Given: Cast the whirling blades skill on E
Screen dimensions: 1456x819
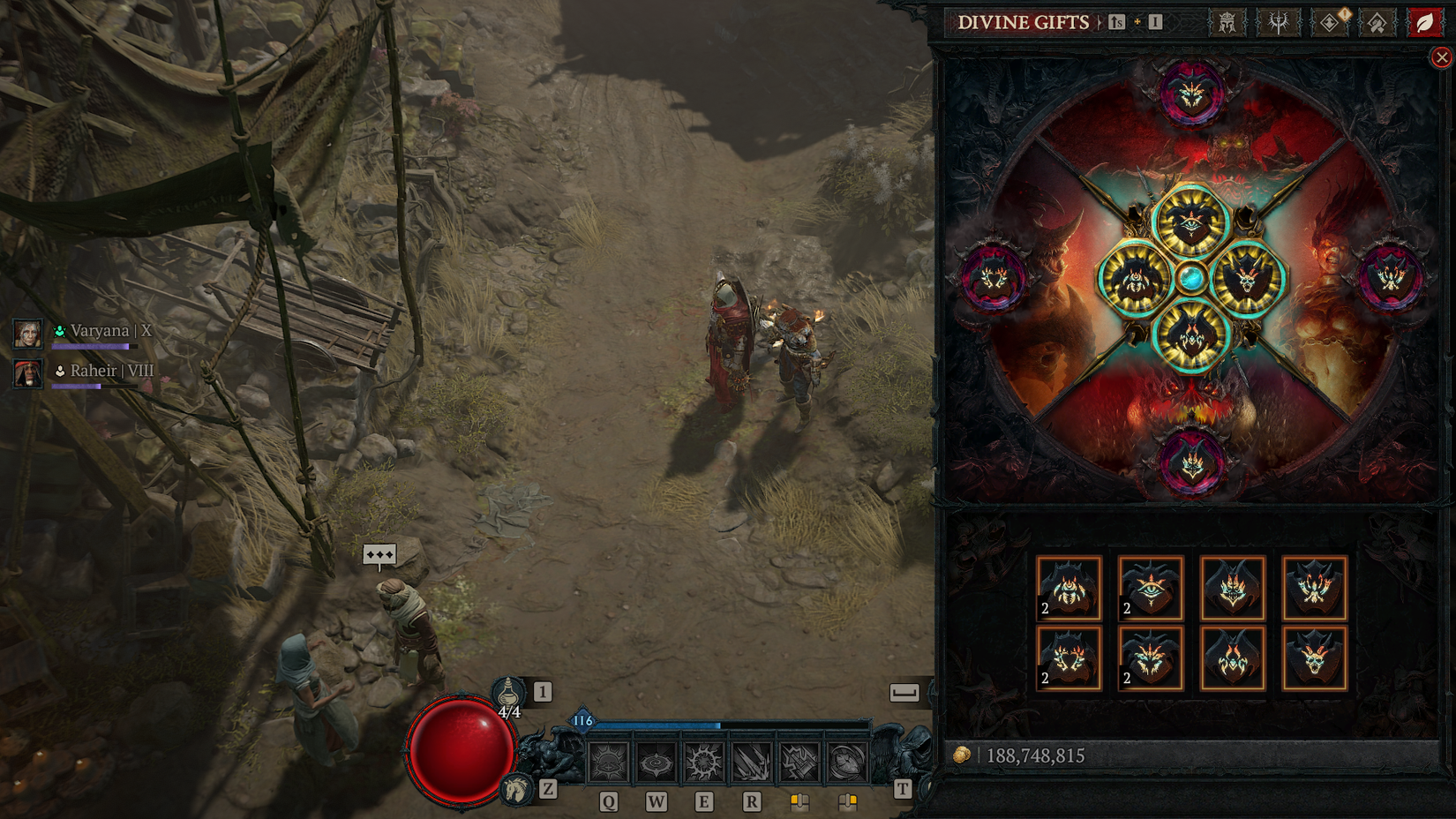Looking at the screenshot, I should 702,763.
